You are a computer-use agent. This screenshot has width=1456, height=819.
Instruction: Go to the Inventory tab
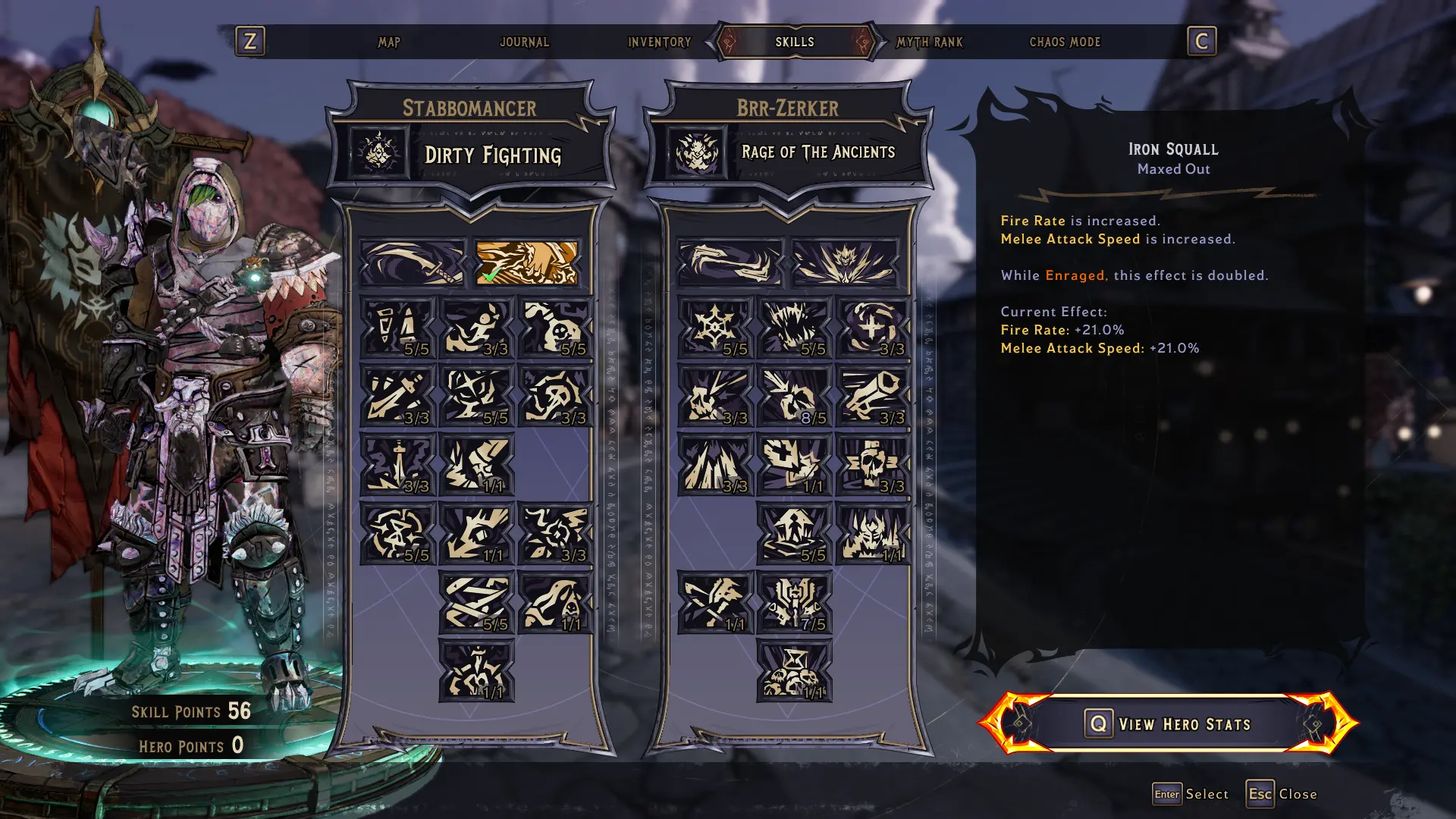coord(659,42)
